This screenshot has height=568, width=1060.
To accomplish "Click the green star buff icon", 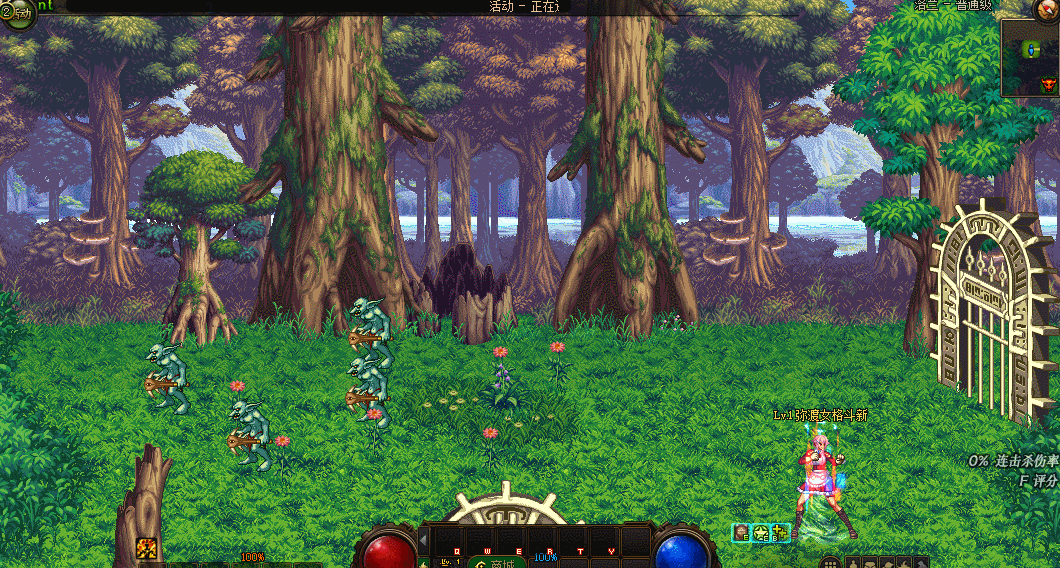I will [760, 533].
